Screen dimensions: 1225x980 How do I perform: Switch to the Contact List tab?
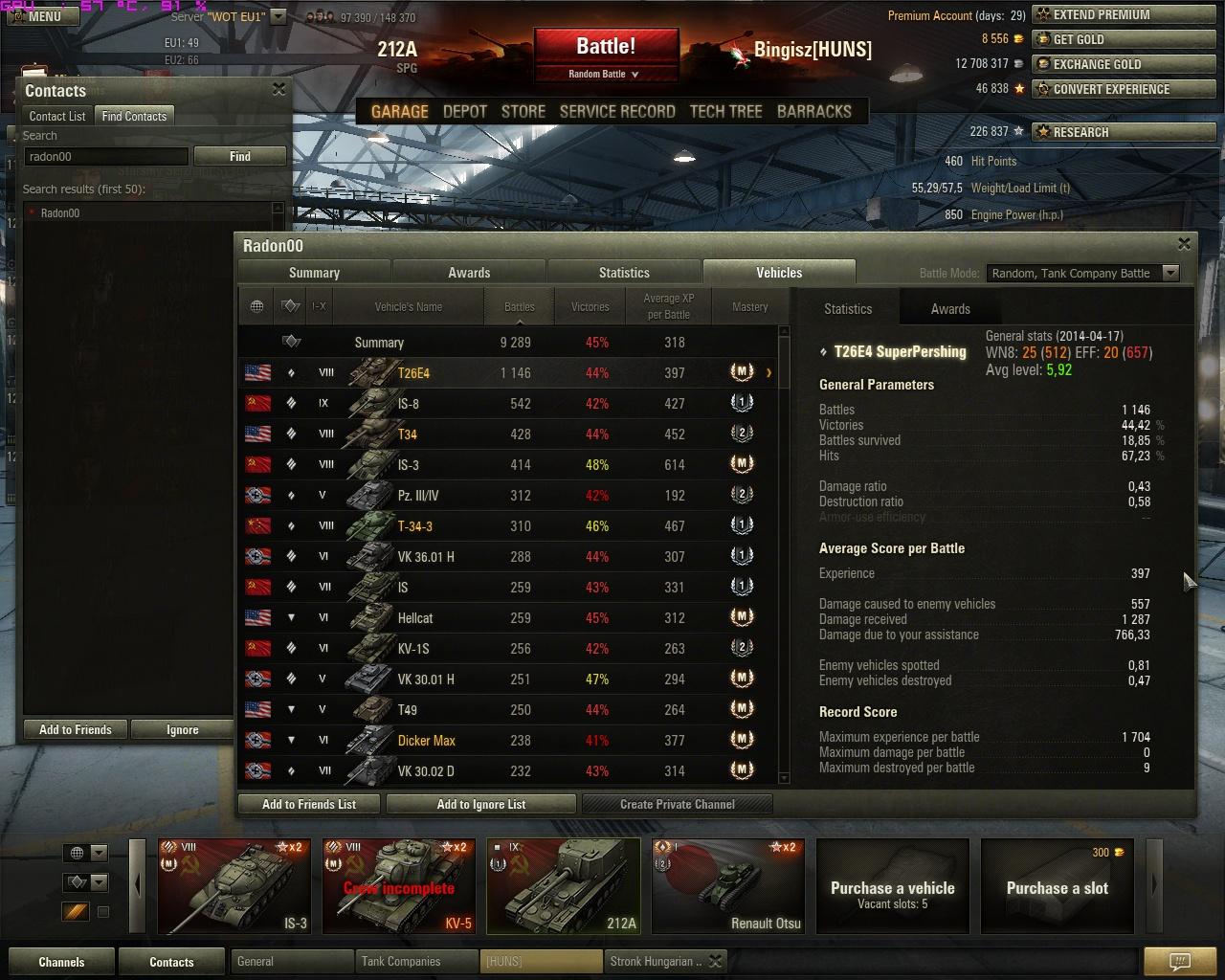[57, 116]
